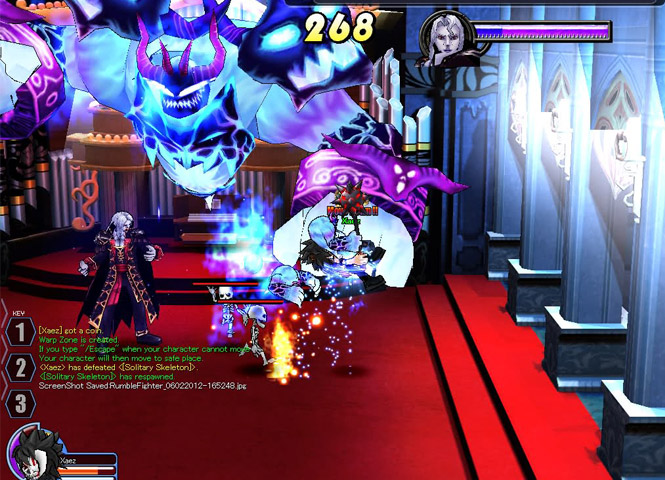Choose quick slot number 3
This screenshot has height=480, width=665.
click(x=19, y=403)
